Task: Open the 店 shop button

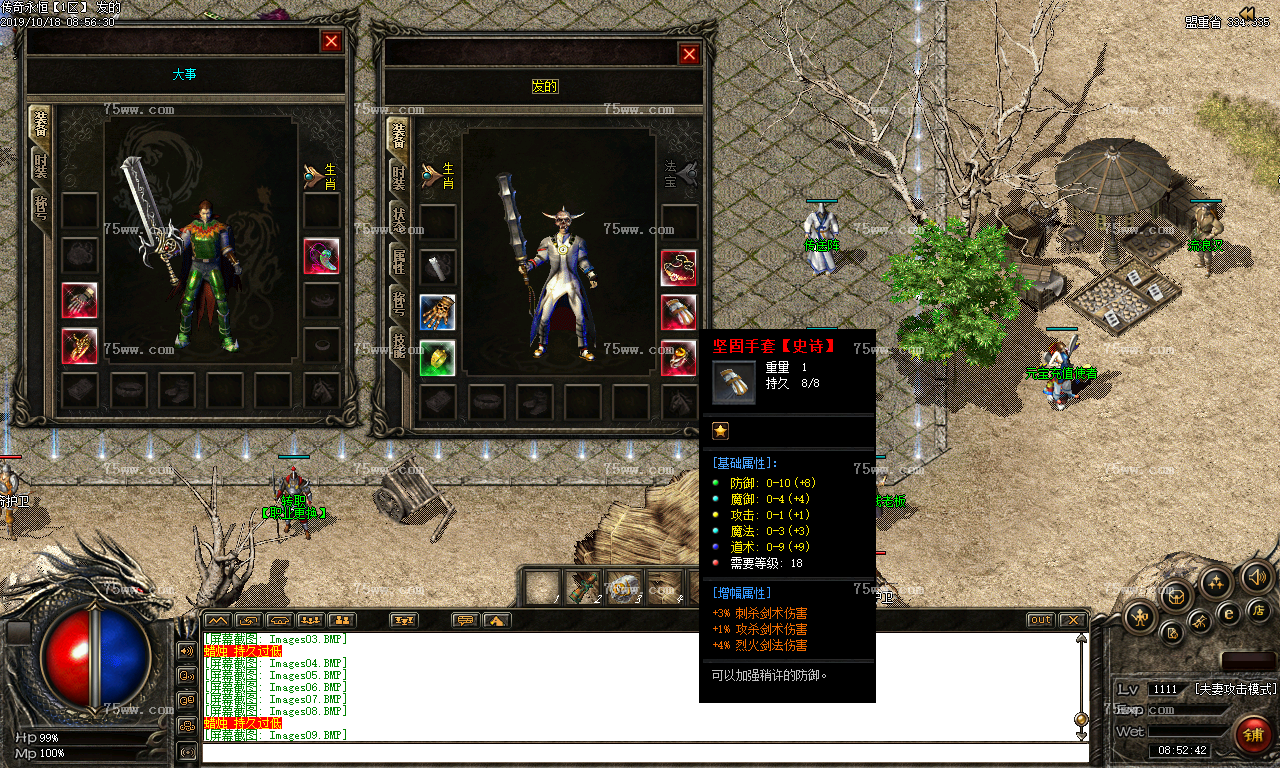Action: (1259, 609)
